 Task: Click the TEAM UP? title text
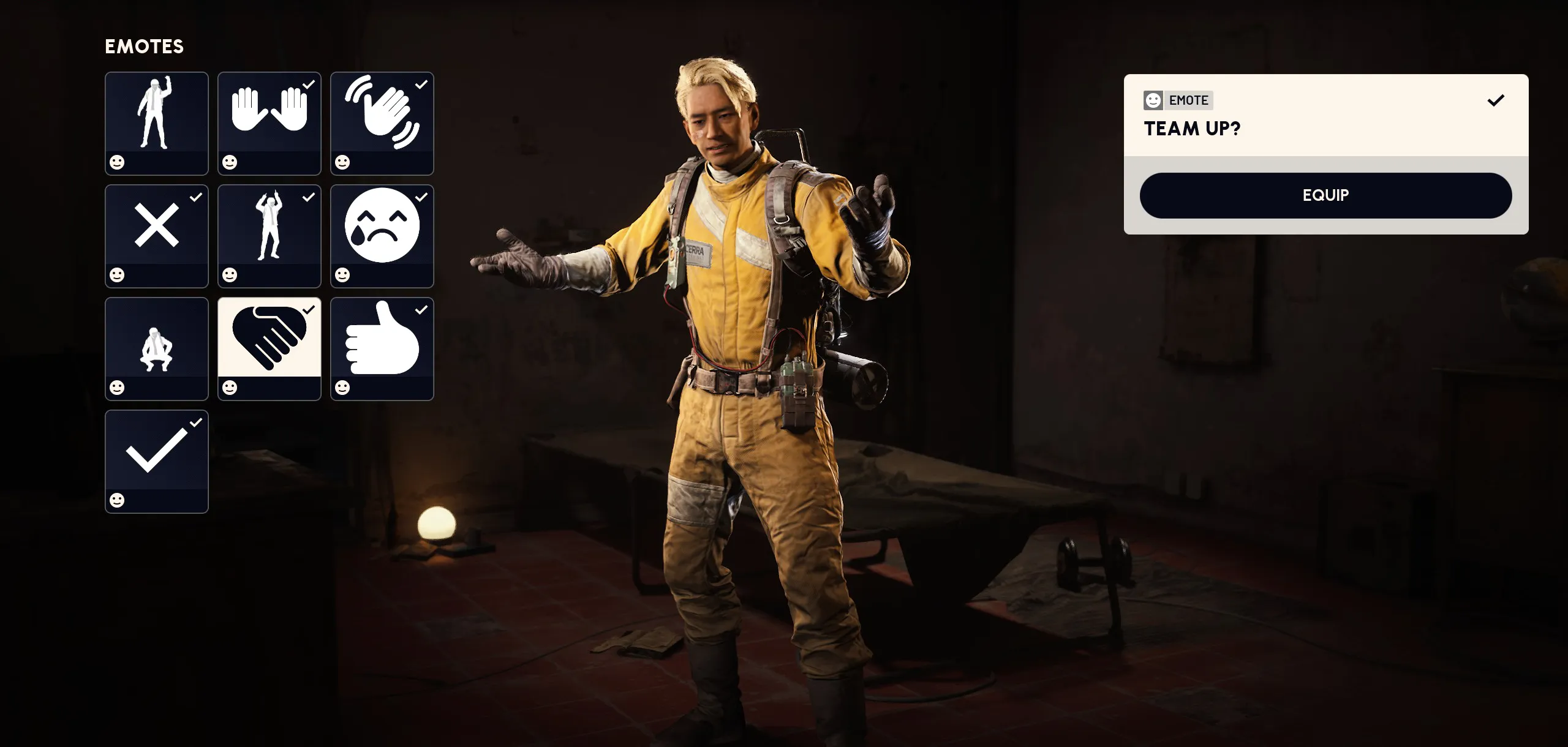[x=1193, y=129]
